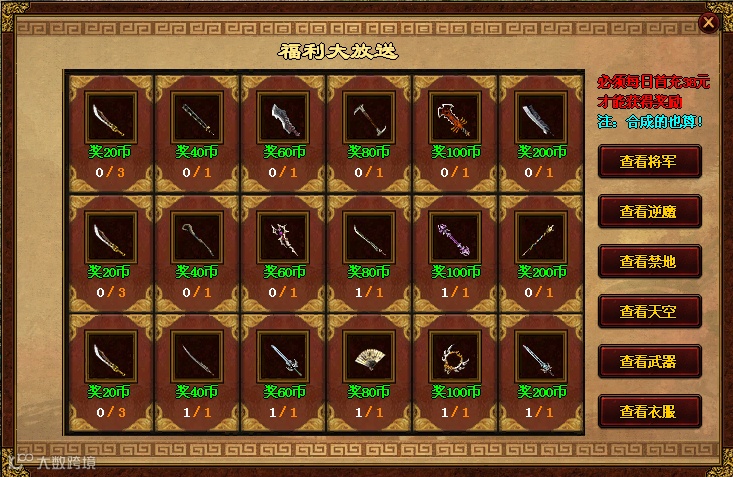Viewport: 733px width, 477px height.
Task: Choose the jagged serrated blade slot
Action: point(283,118)
